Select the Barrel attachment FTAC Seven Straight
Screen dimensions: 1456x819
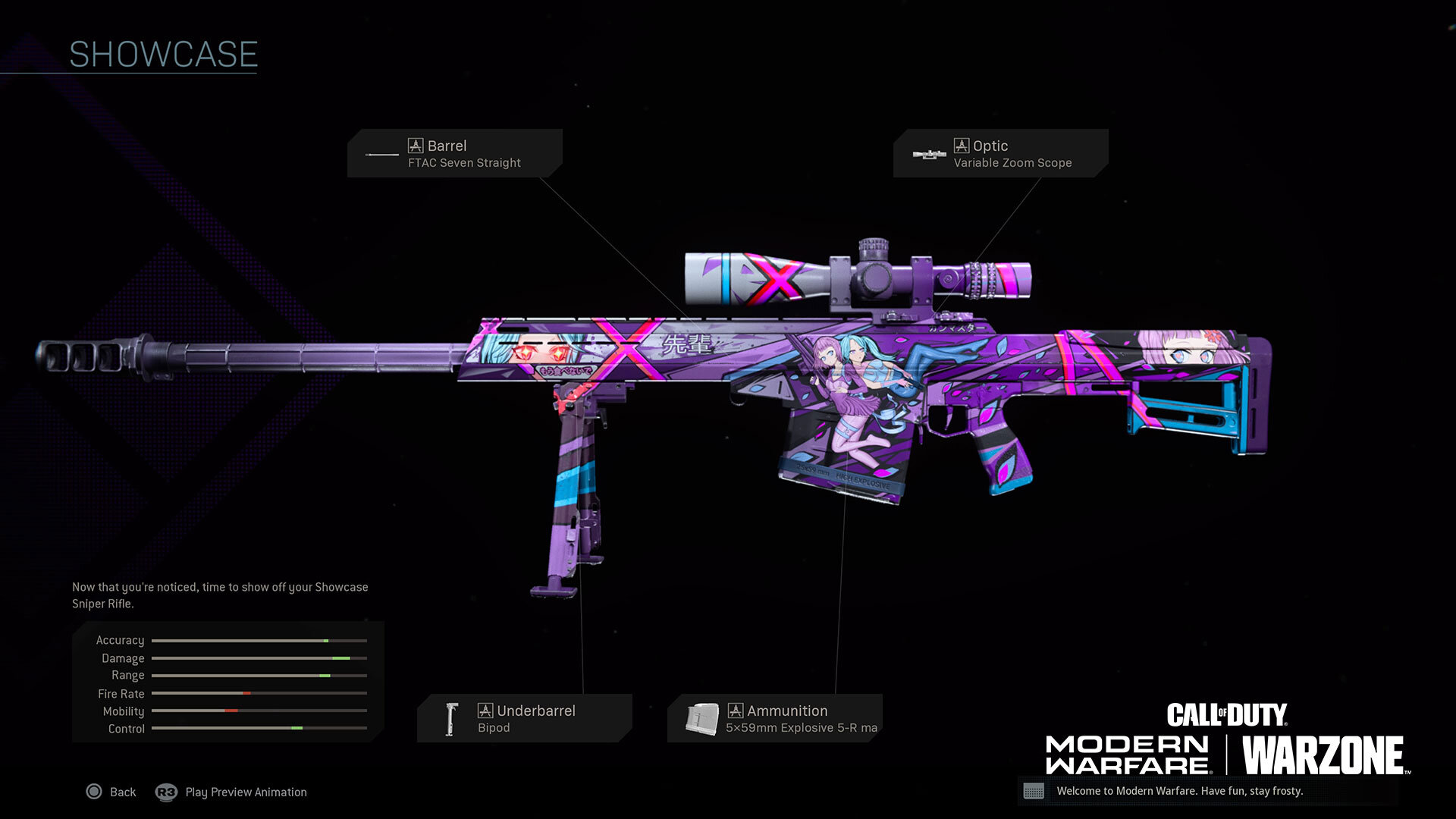455,153
